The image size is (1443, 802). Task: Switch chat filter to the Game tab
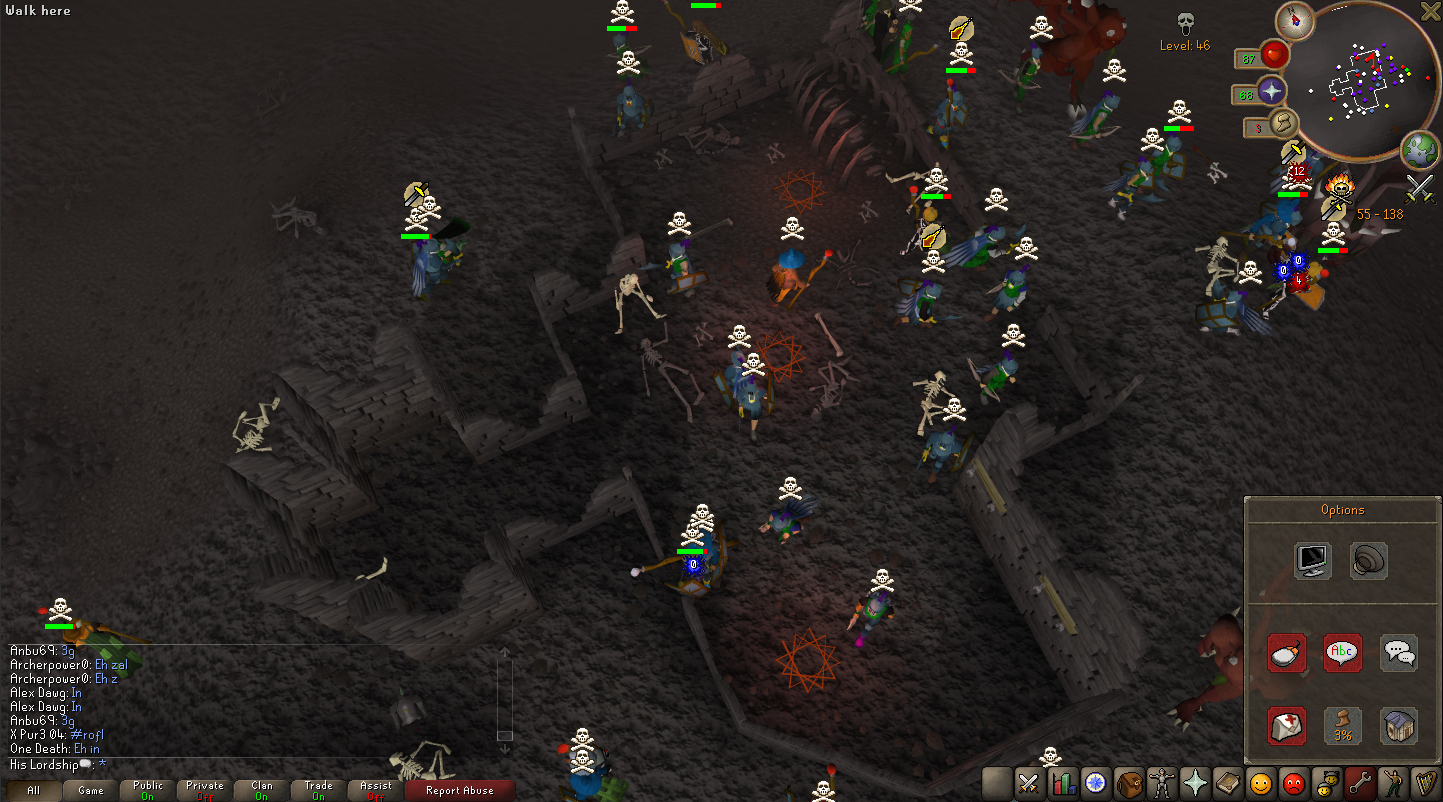click(91, 790)
